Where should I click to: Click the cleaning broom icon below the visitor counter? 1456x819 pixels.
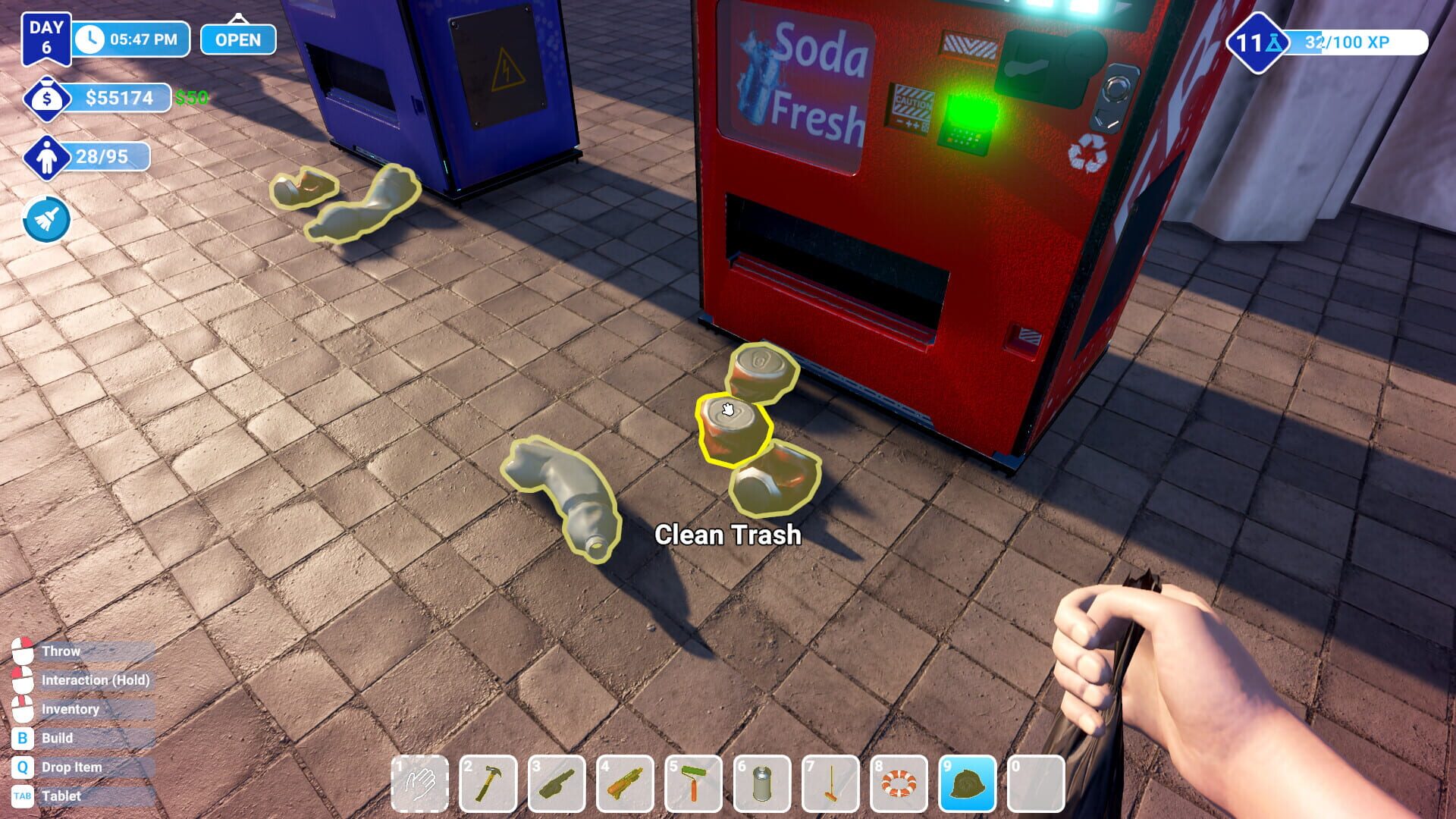click(x=47, y=220)
